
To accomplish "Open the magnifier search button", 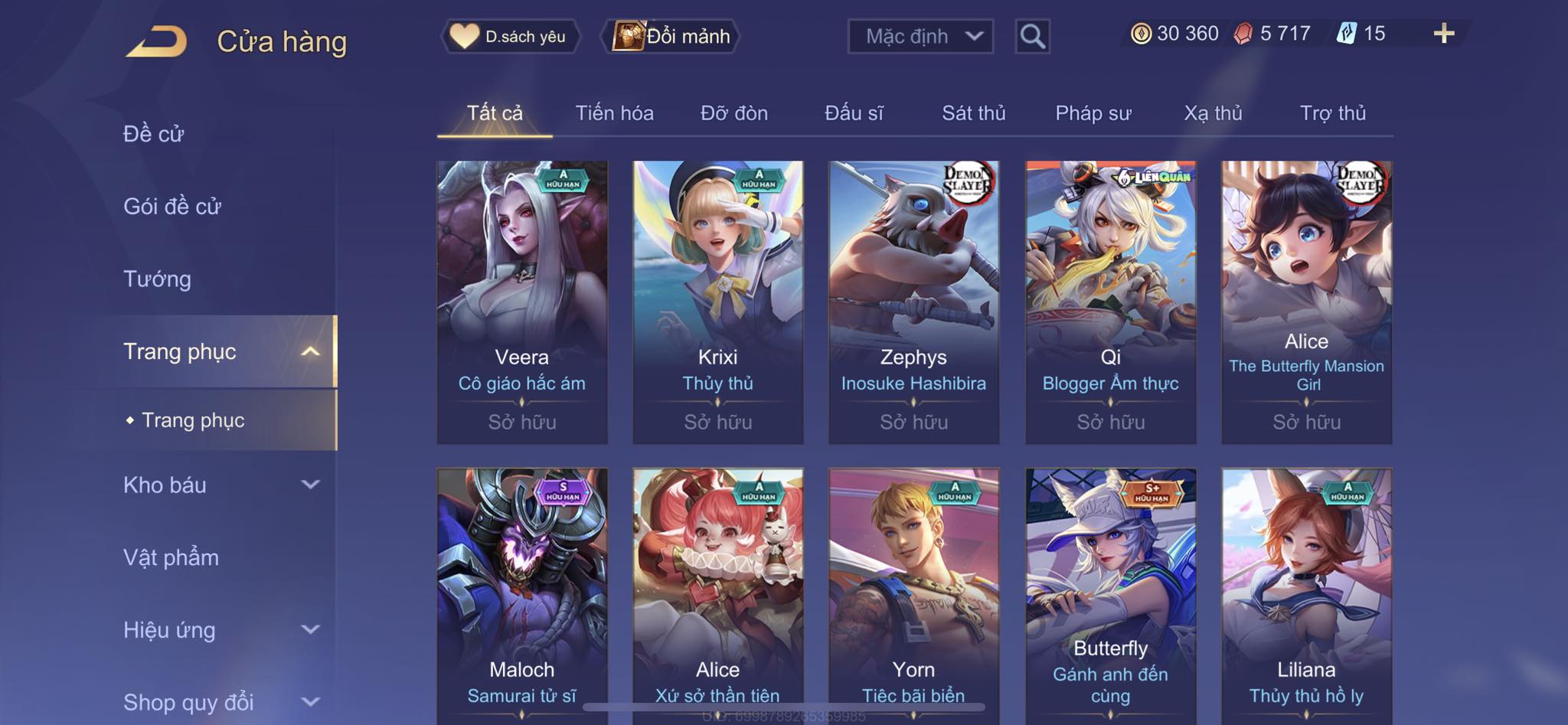I will click(x=1032, y=36).
